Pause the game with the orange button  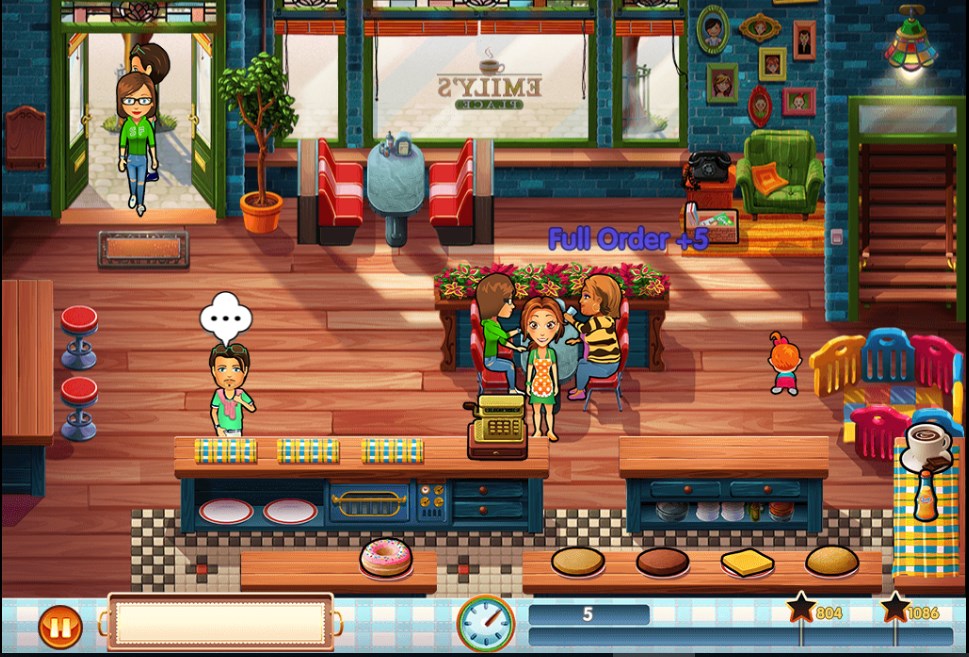(60, 627)
